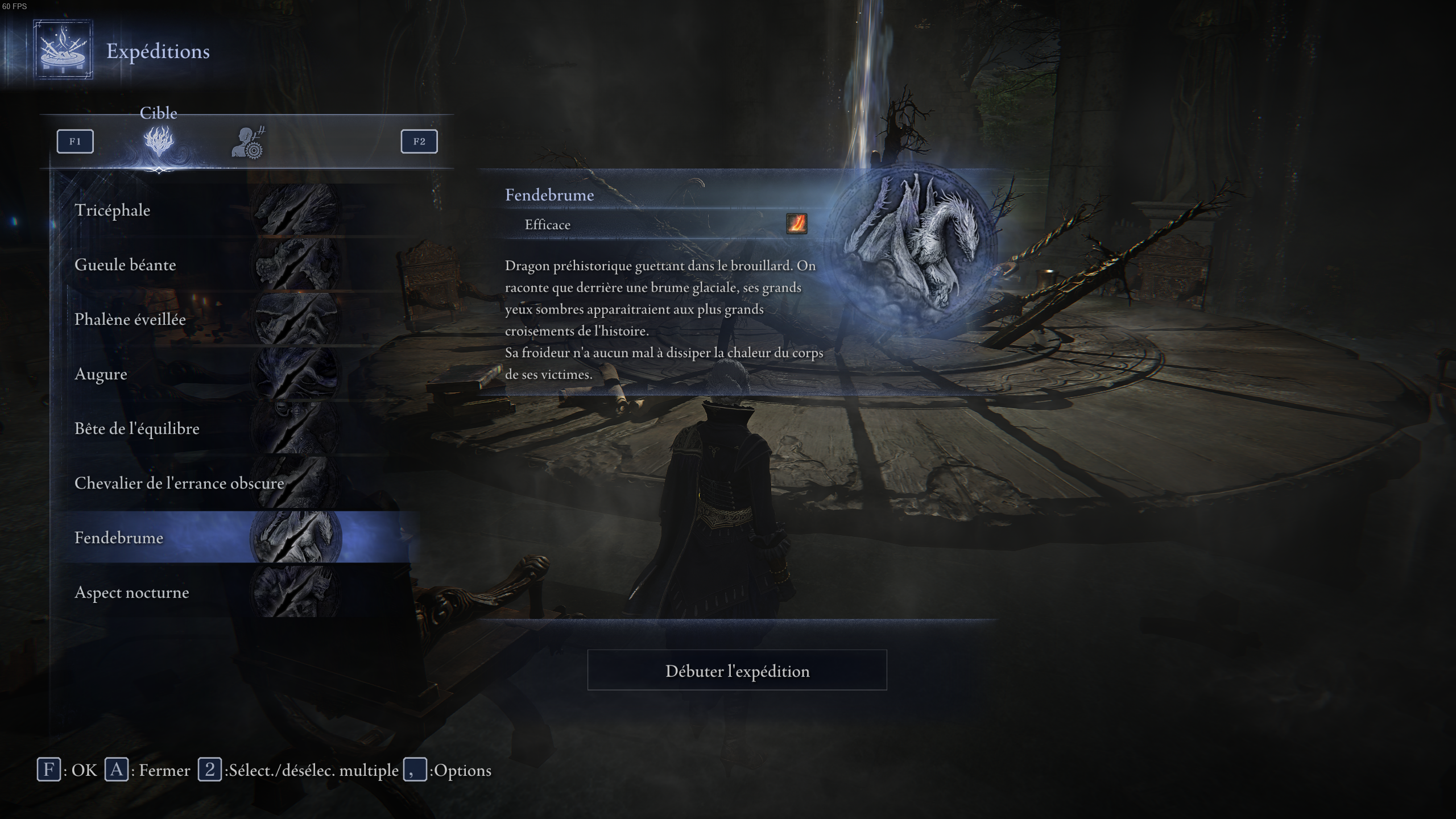The image size is (1456, 819).
Task: Toggle selection of Augure
Action: click(x=101, y=374)
